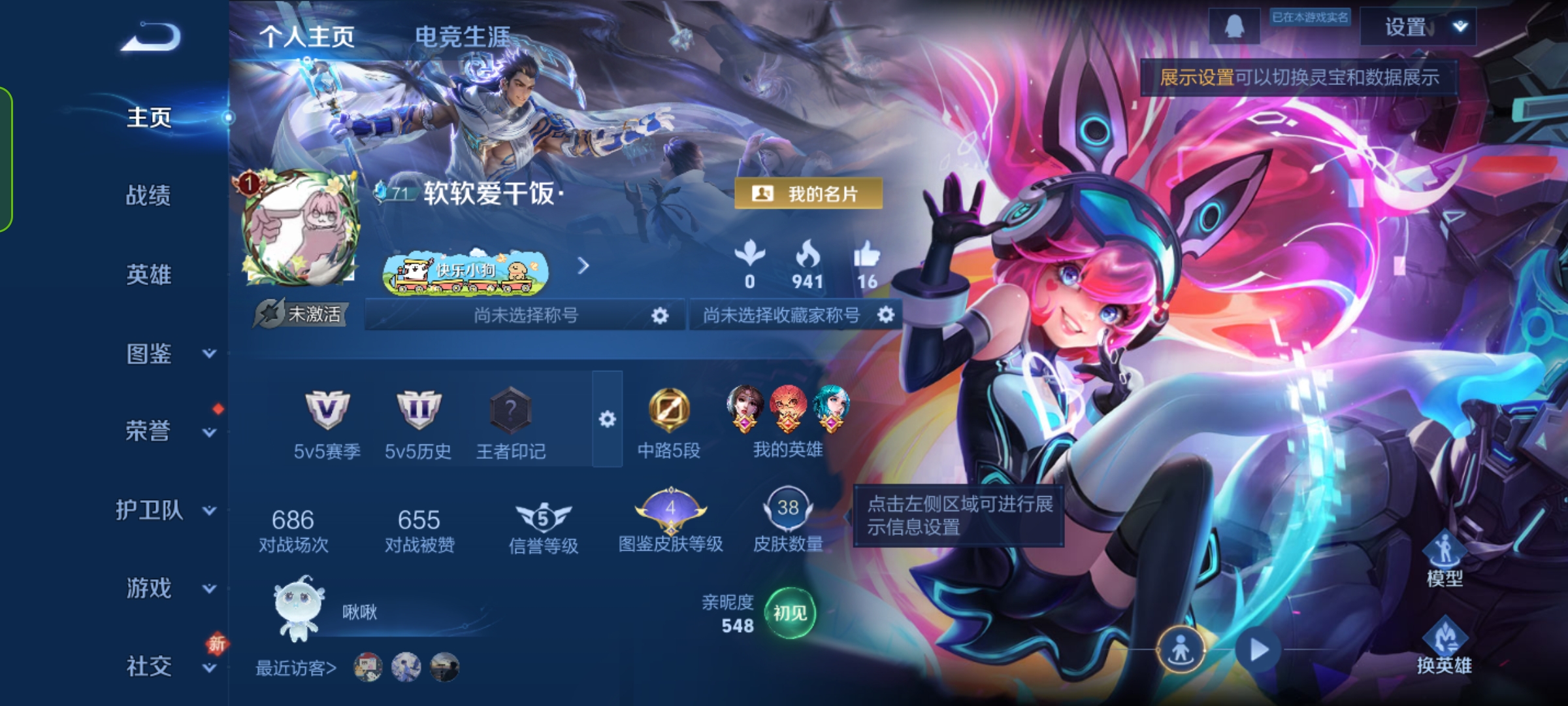Open the 模型 model button
Image resolution: width=1568 pixels, height=706 pixels.
(1445, 560)
